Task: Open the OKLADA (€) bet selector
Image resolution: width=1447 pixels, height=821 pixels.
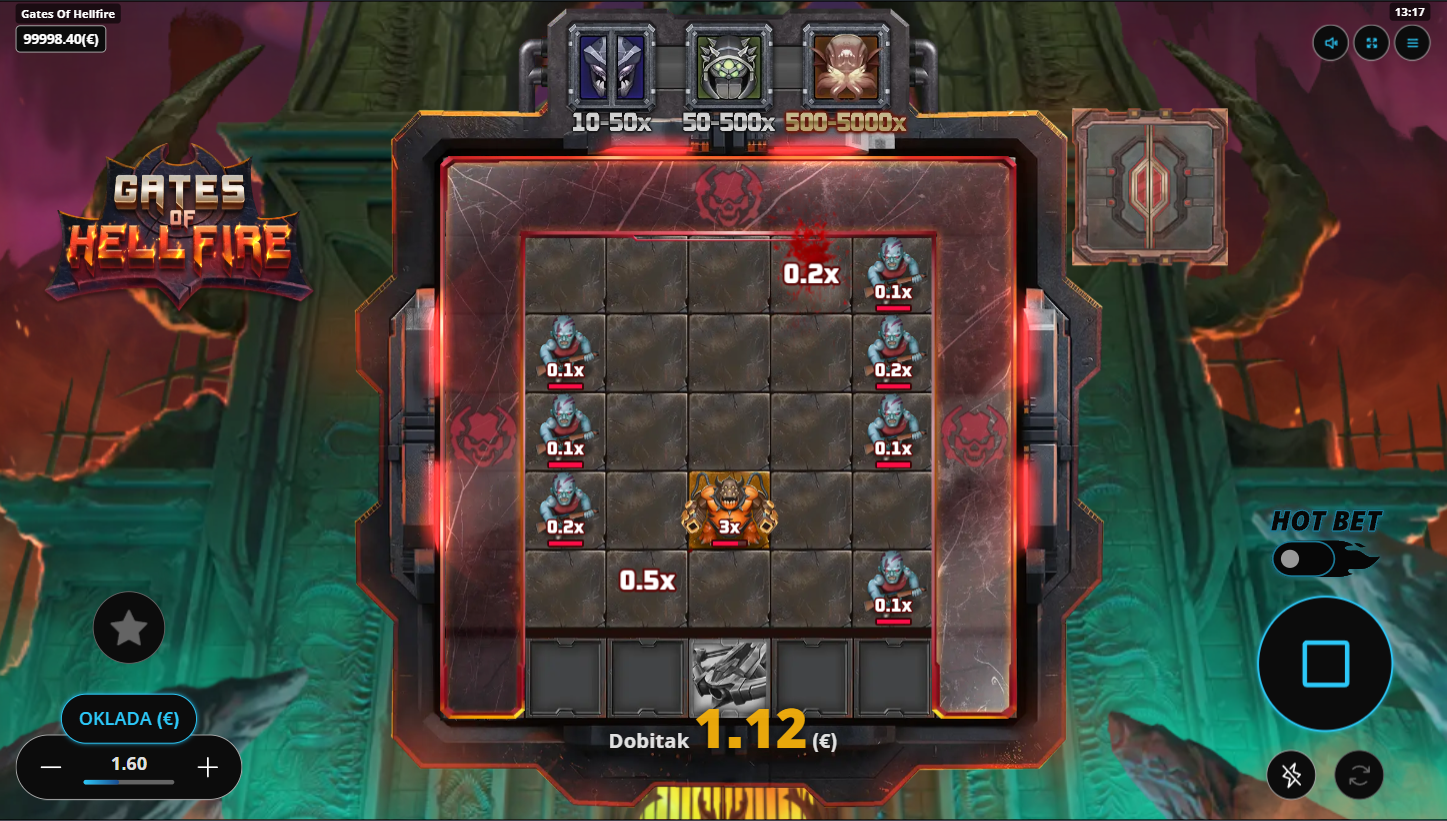Action: (129, 718)
